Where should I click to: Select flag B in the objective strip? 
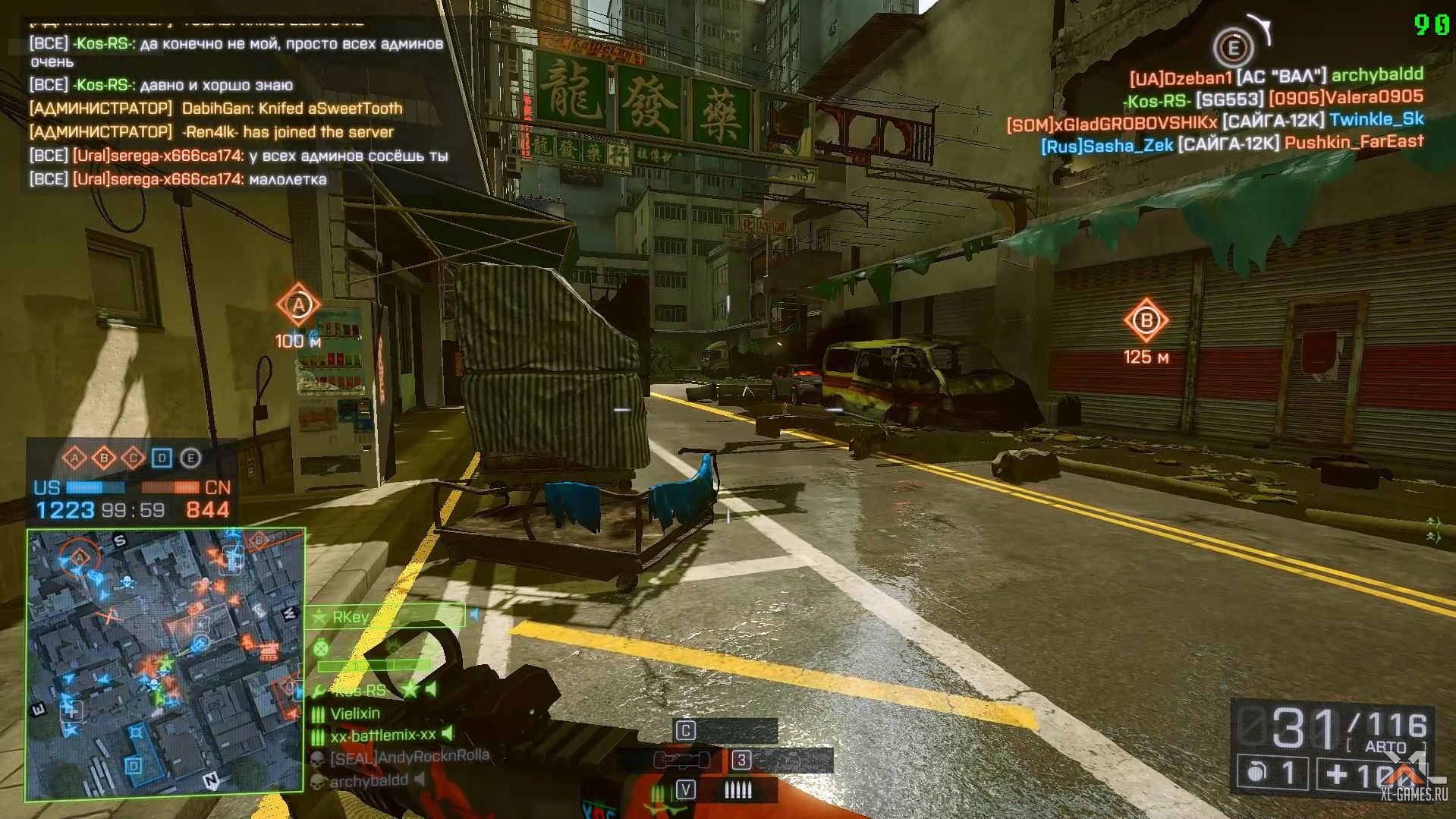click(x=104, y=458)
